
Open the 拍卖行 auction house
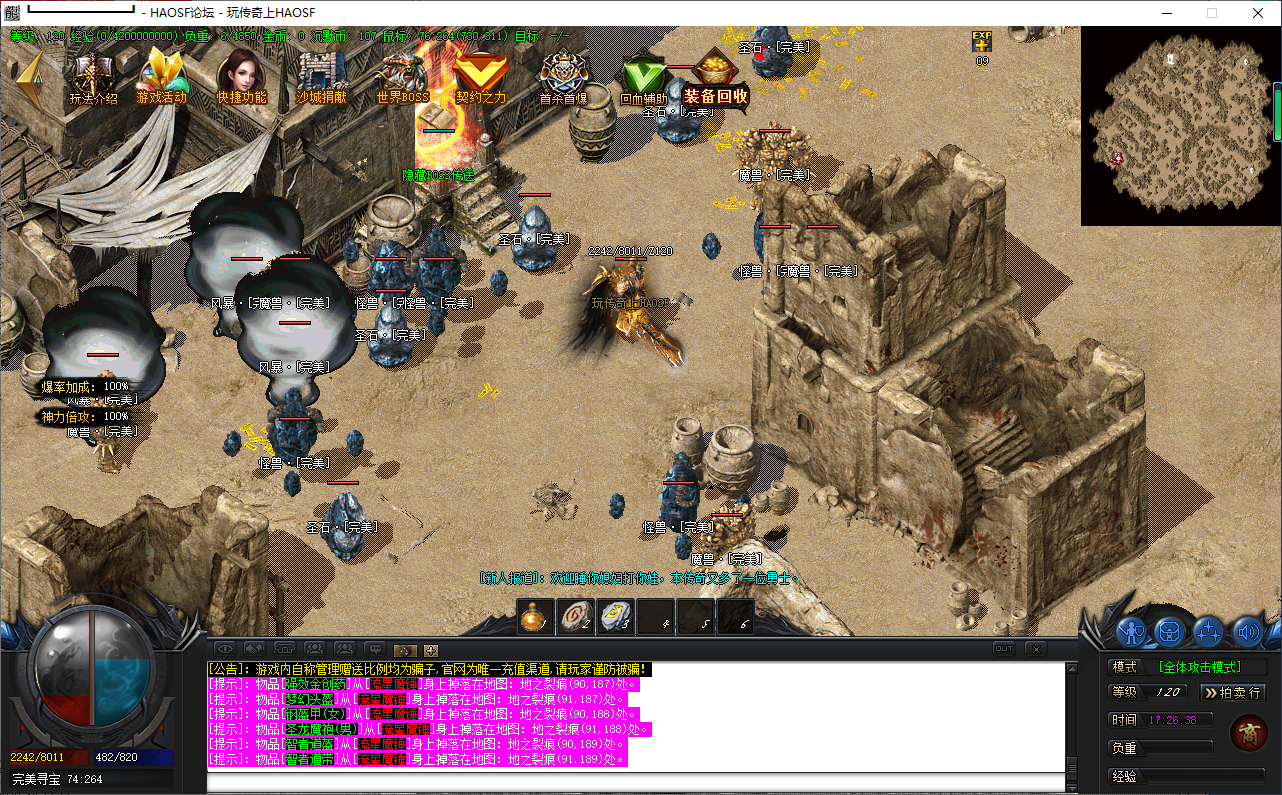[1232, 692]
